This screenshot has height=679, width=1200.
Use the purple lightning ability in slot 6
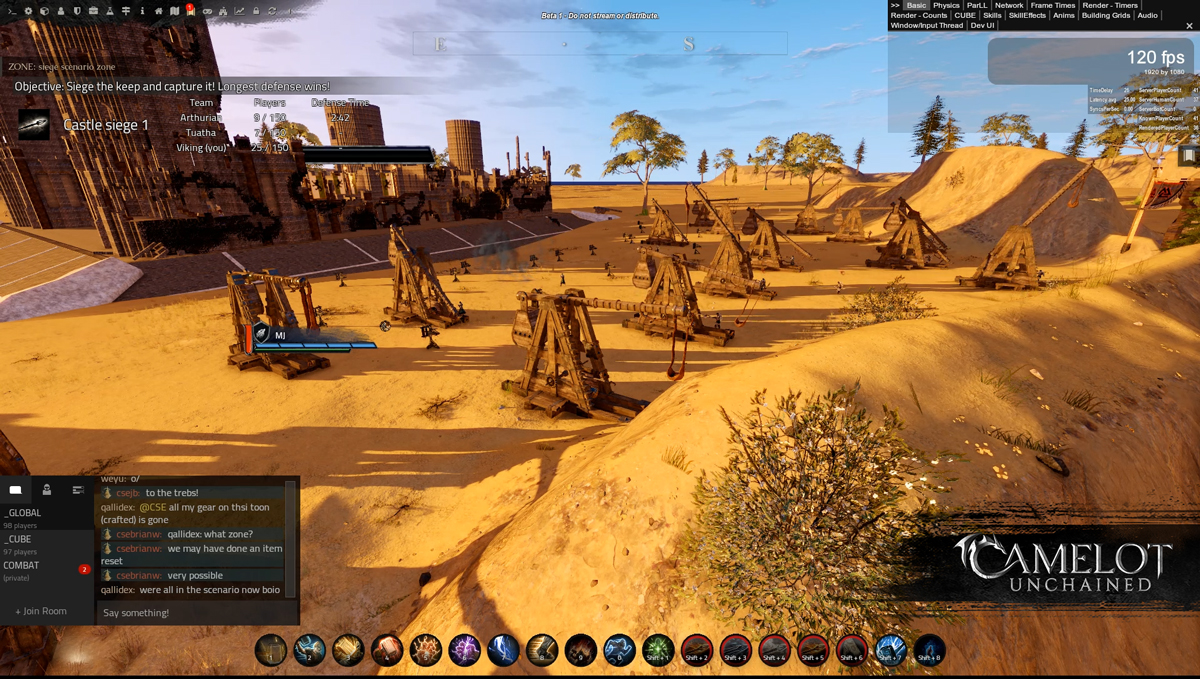[x=464, y=650]
